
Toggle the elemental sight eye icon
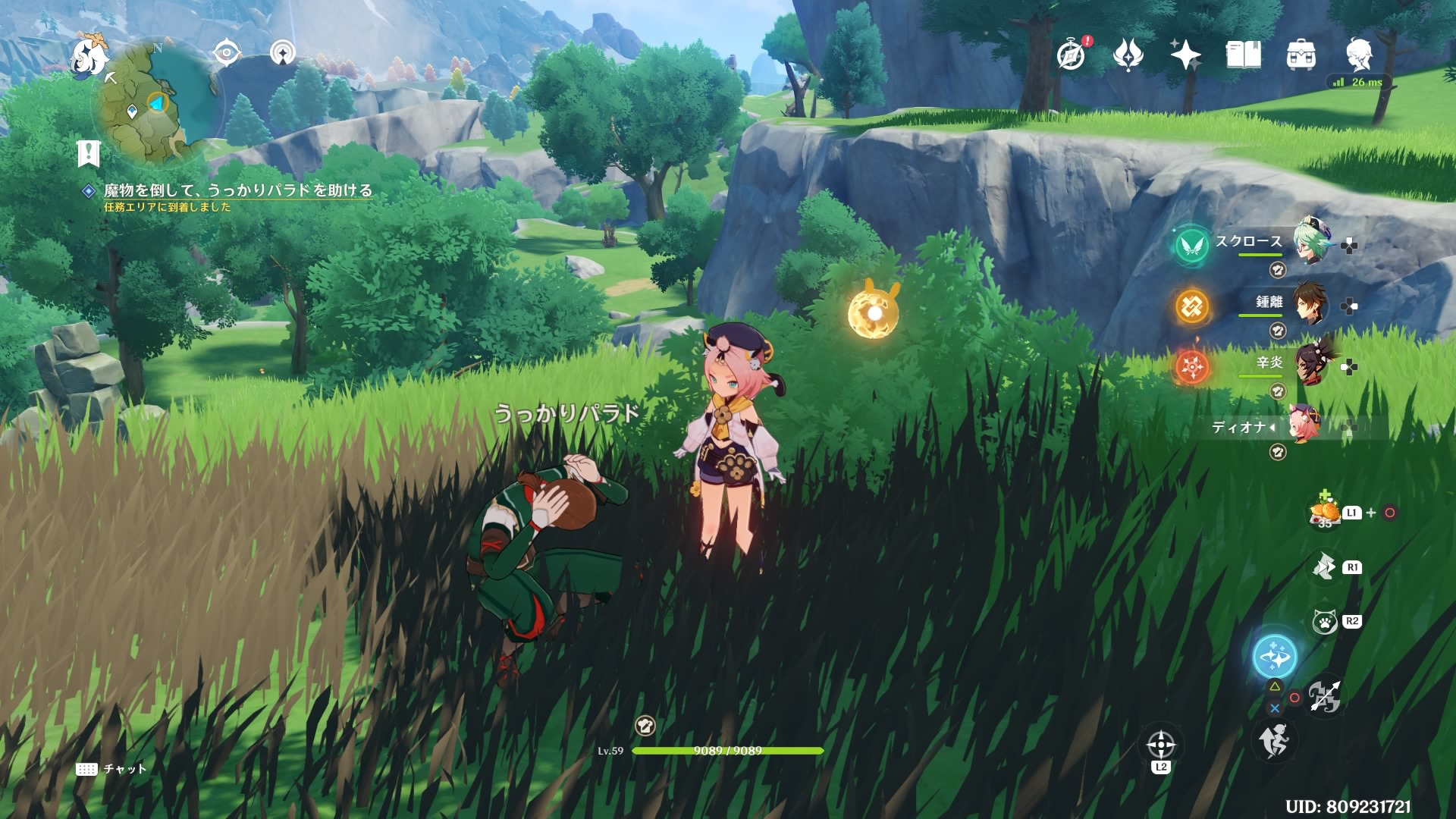[226, 53]
